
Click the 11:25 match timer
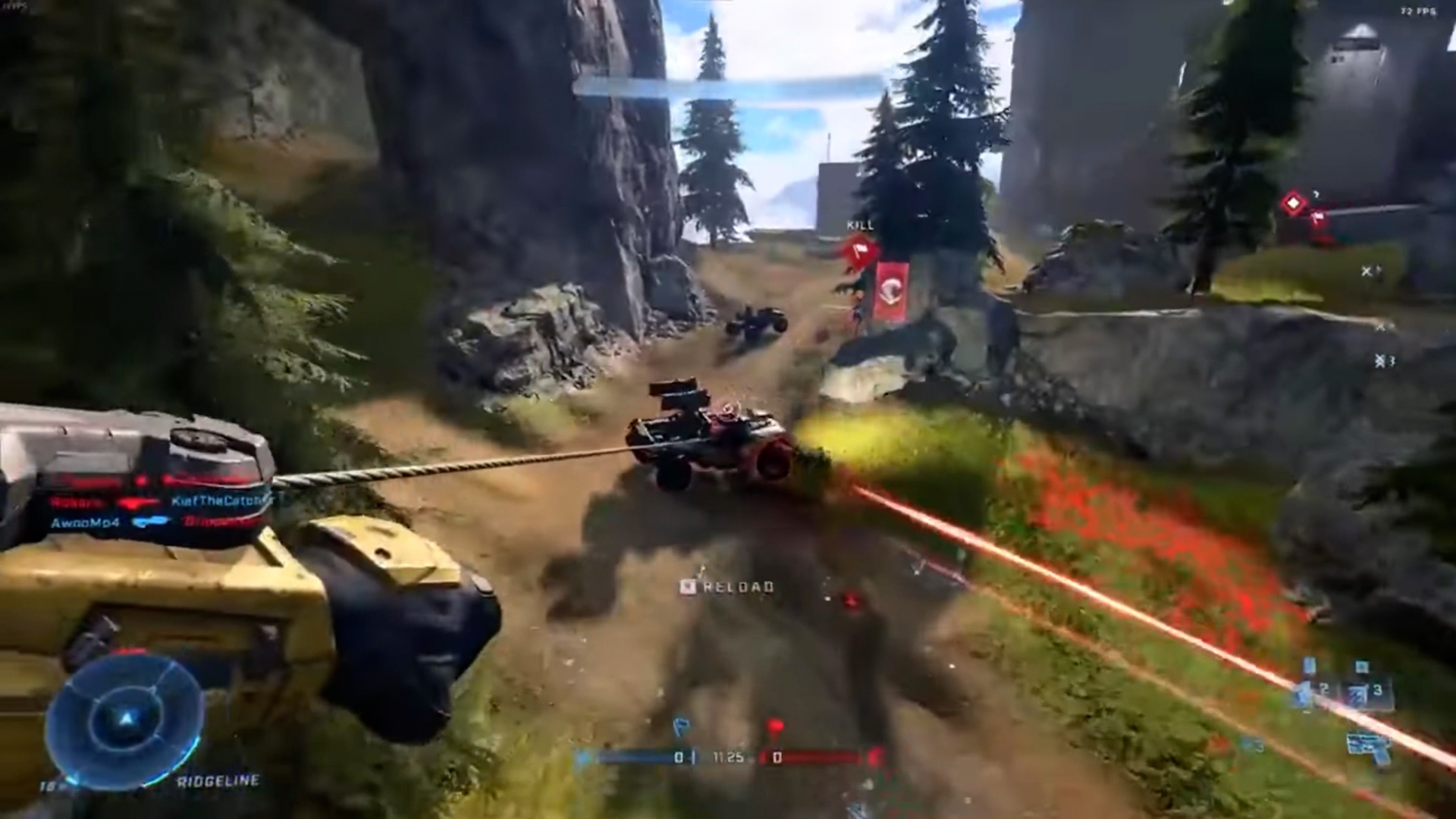coord(728,756)
